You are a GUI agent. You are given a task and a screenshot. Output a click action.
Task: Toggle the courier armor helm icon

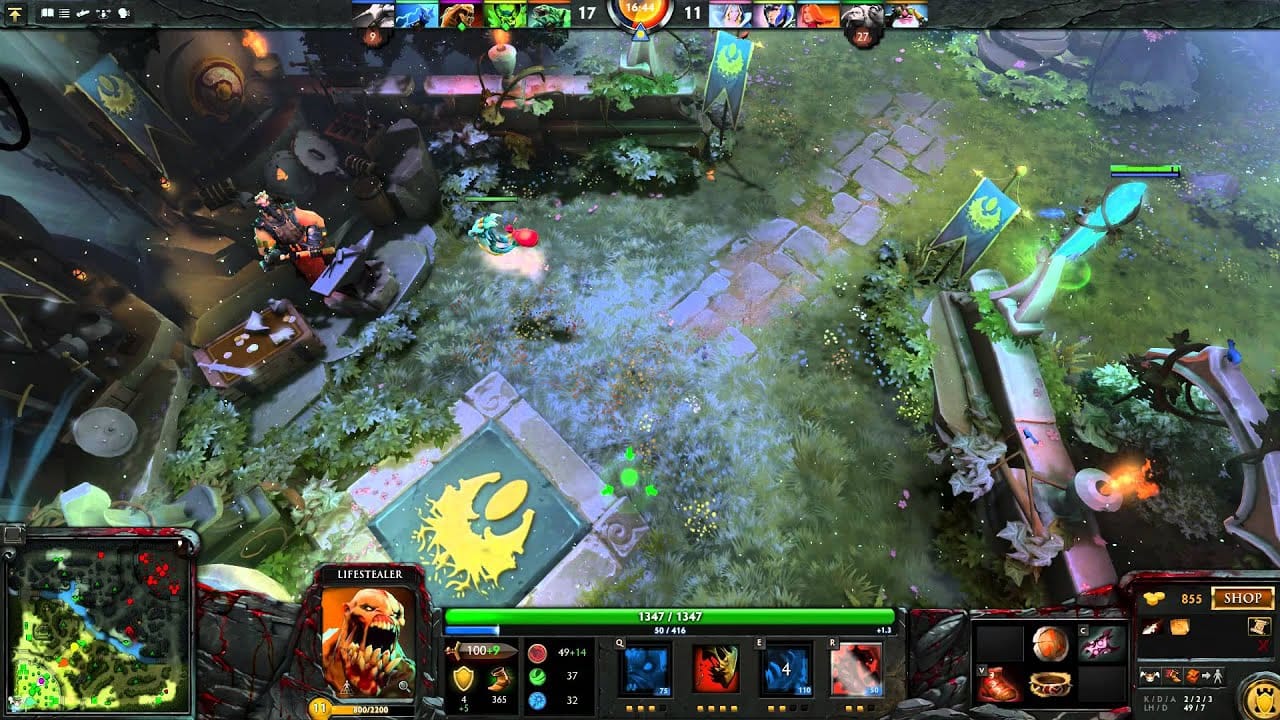point(1150,676)
